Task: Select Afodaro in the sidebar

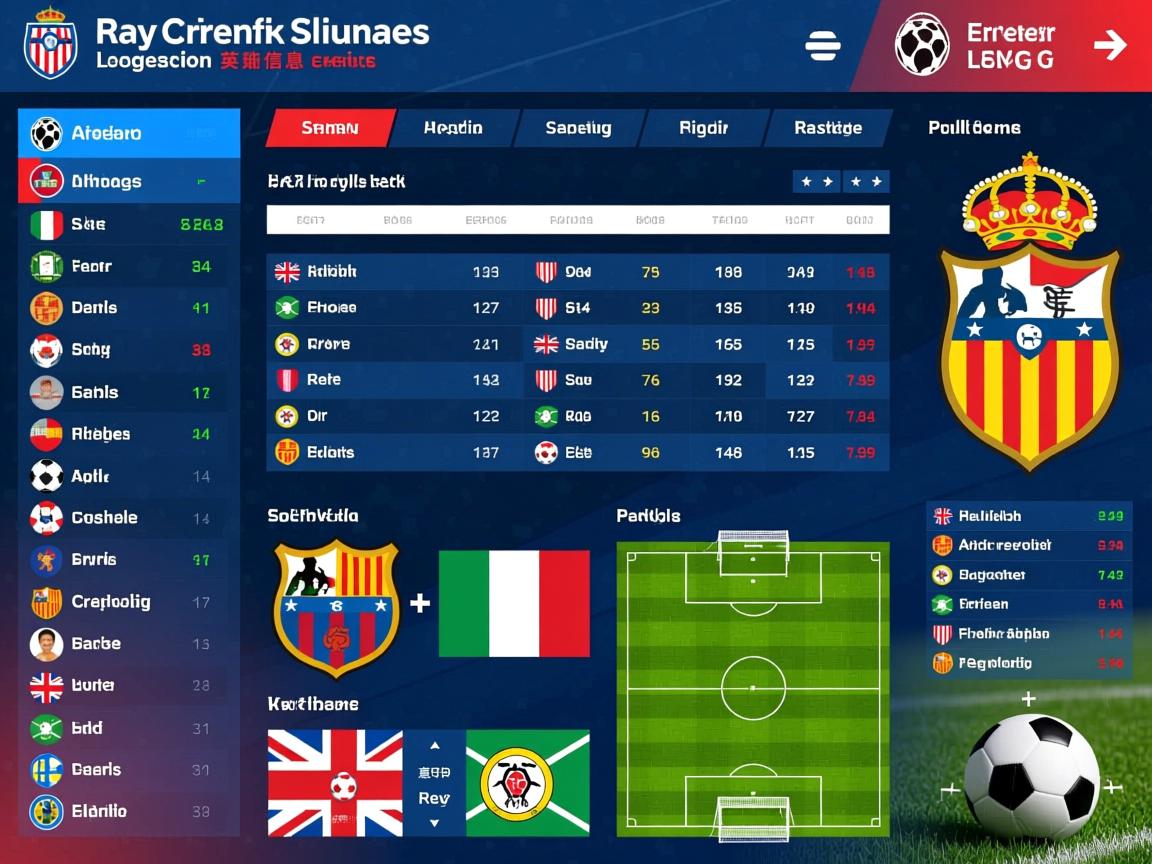Action: pos(129,133)
